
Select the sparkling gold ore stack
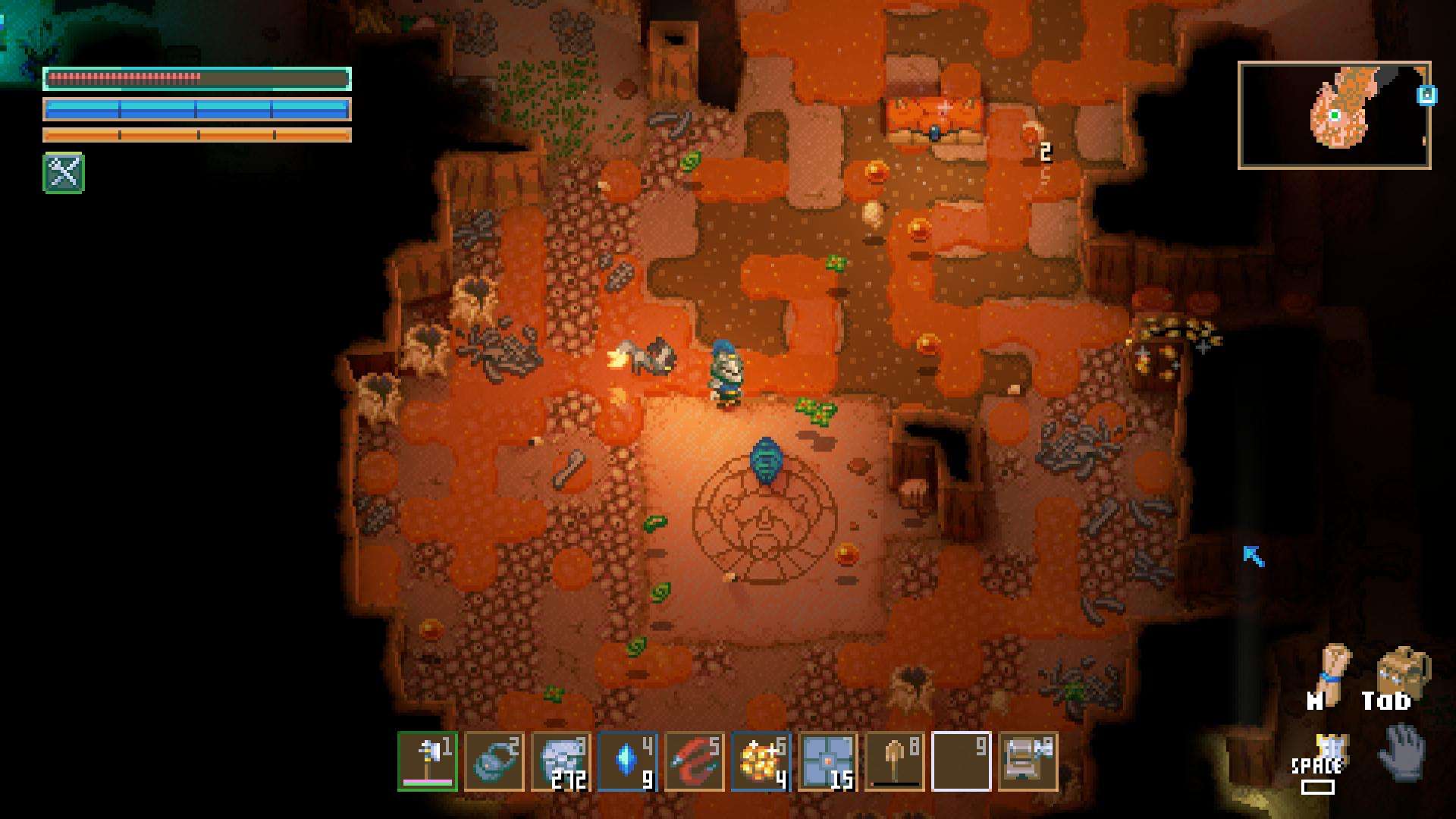761,761
